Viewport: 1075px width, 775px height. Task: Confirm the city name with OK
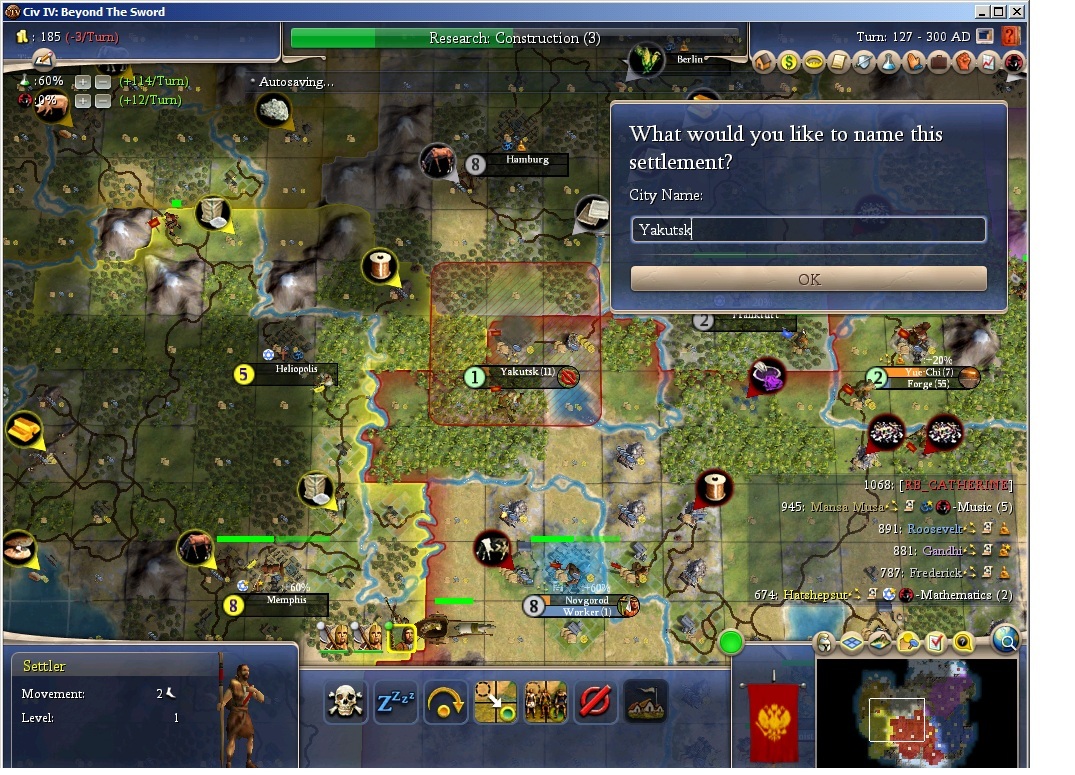point(808,279)
